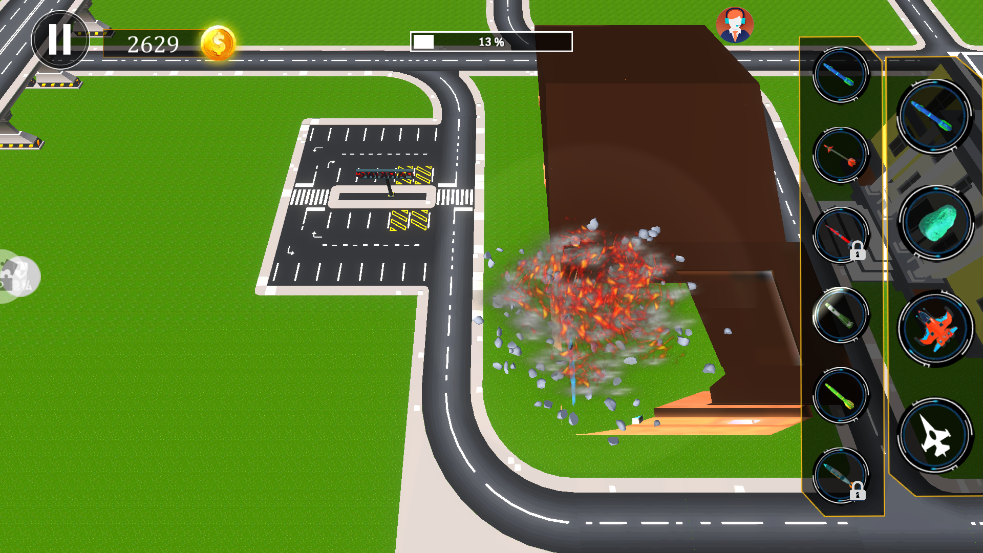Select the bright green missile weapon
Image resolution: width=983 pixels, height=553 pixels.
(840, 396)
